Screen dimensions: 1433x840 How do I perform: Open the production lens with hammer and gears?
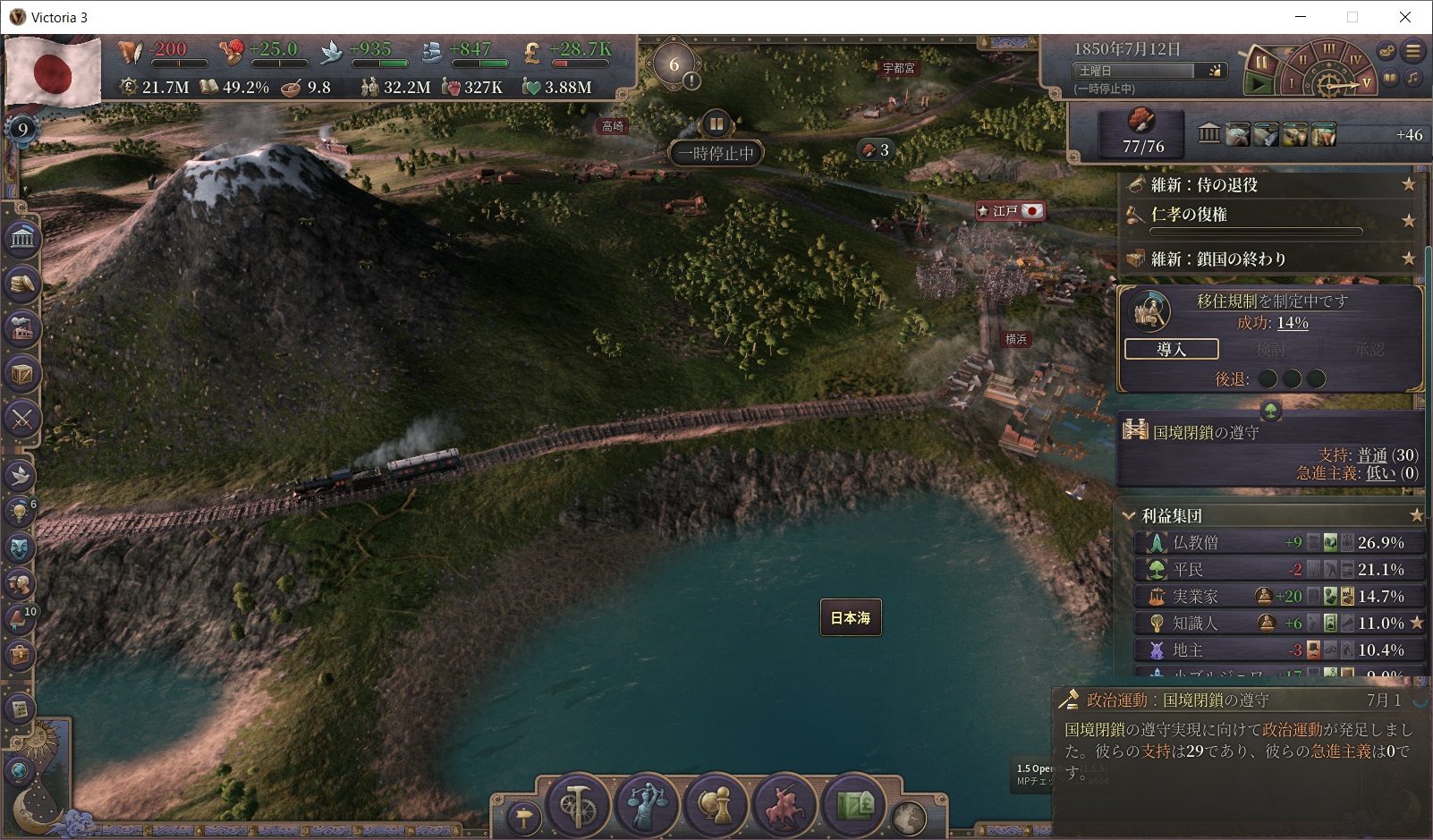[578, 806]
